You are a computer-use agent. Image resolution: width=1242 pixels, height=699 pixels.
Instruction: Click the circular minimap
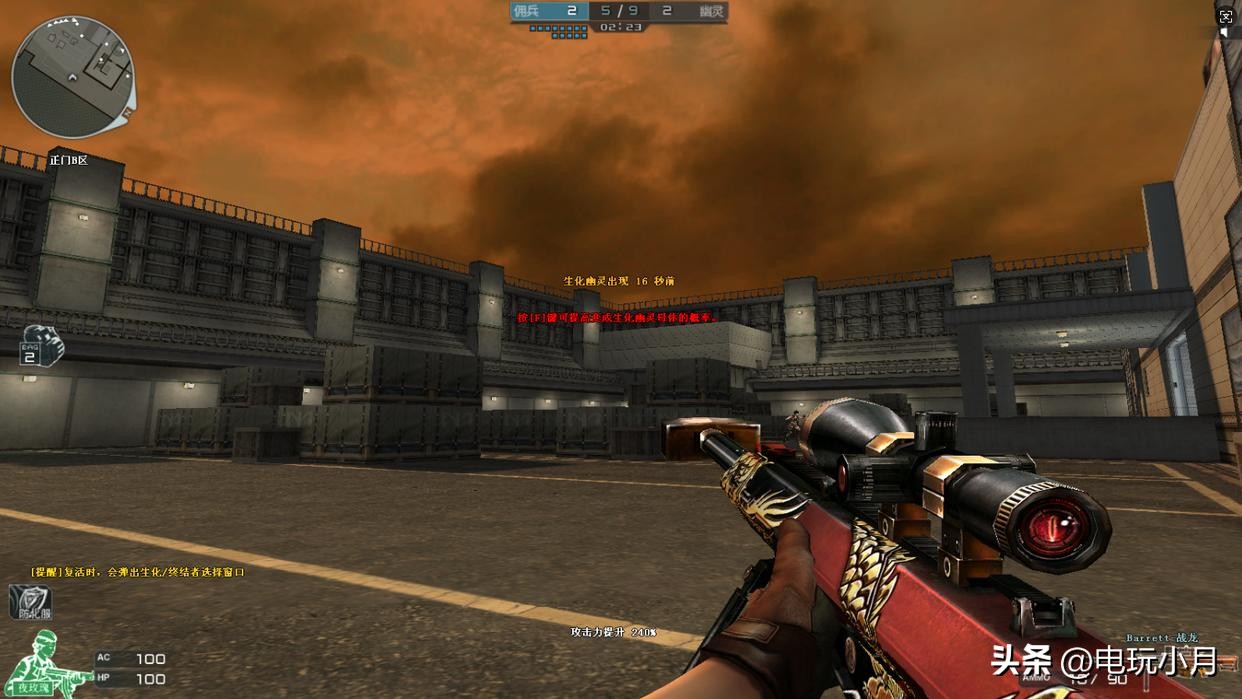point(73,76)
